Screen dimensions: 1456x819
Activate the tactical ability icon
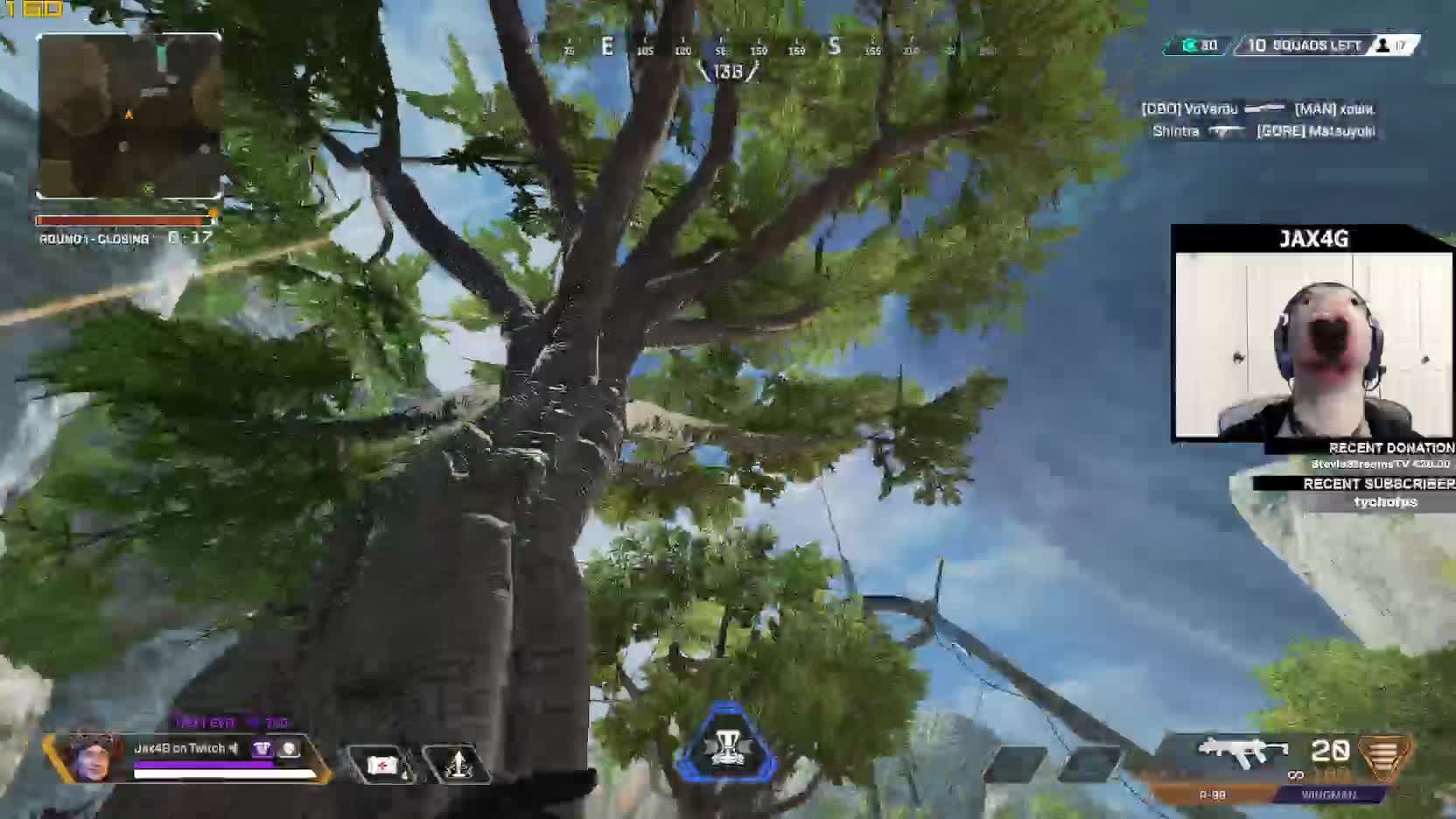(x=458, y=765)
